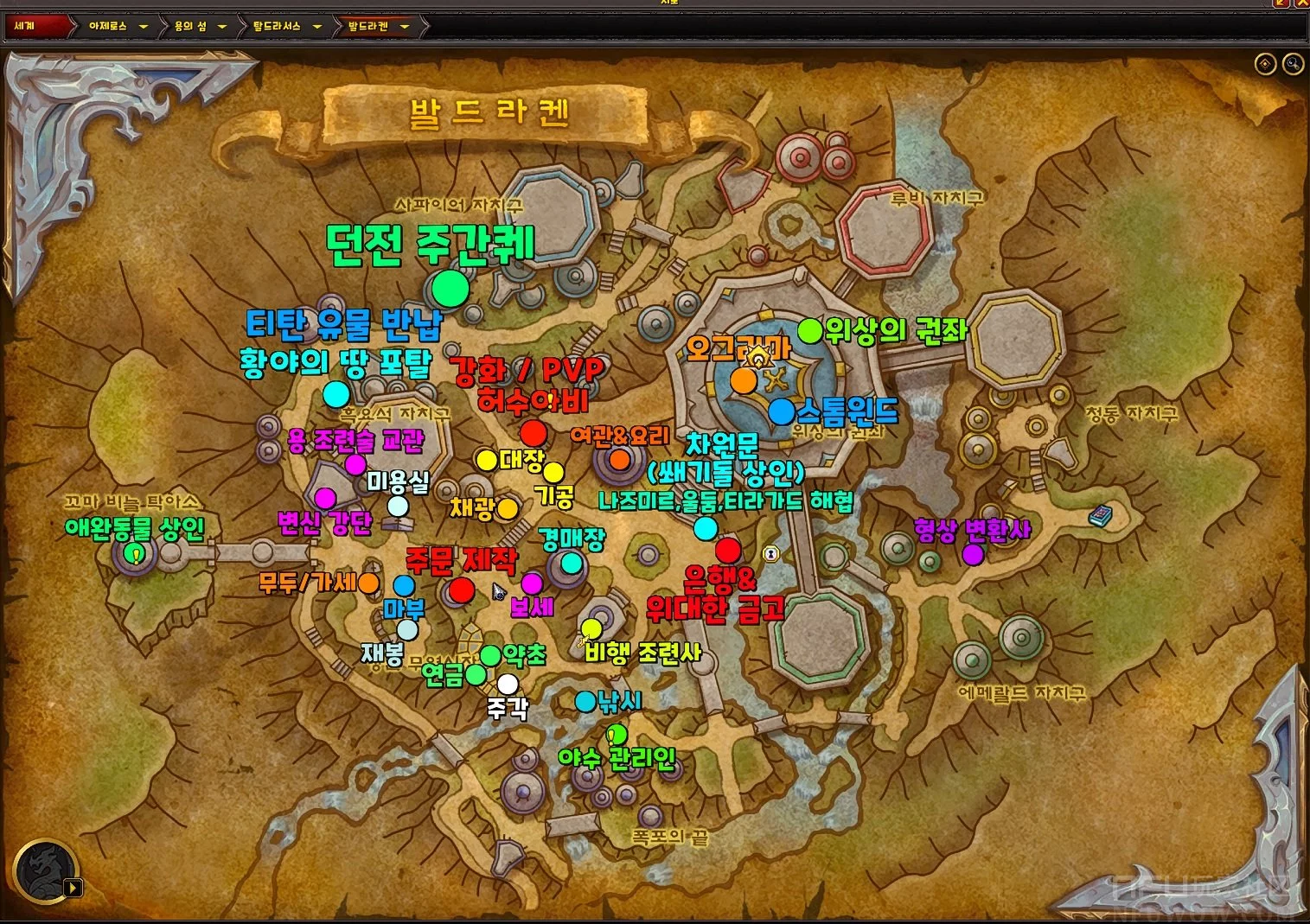Close the world map window
Viewport: 1310px width, 924px height.
(1302, 3)
